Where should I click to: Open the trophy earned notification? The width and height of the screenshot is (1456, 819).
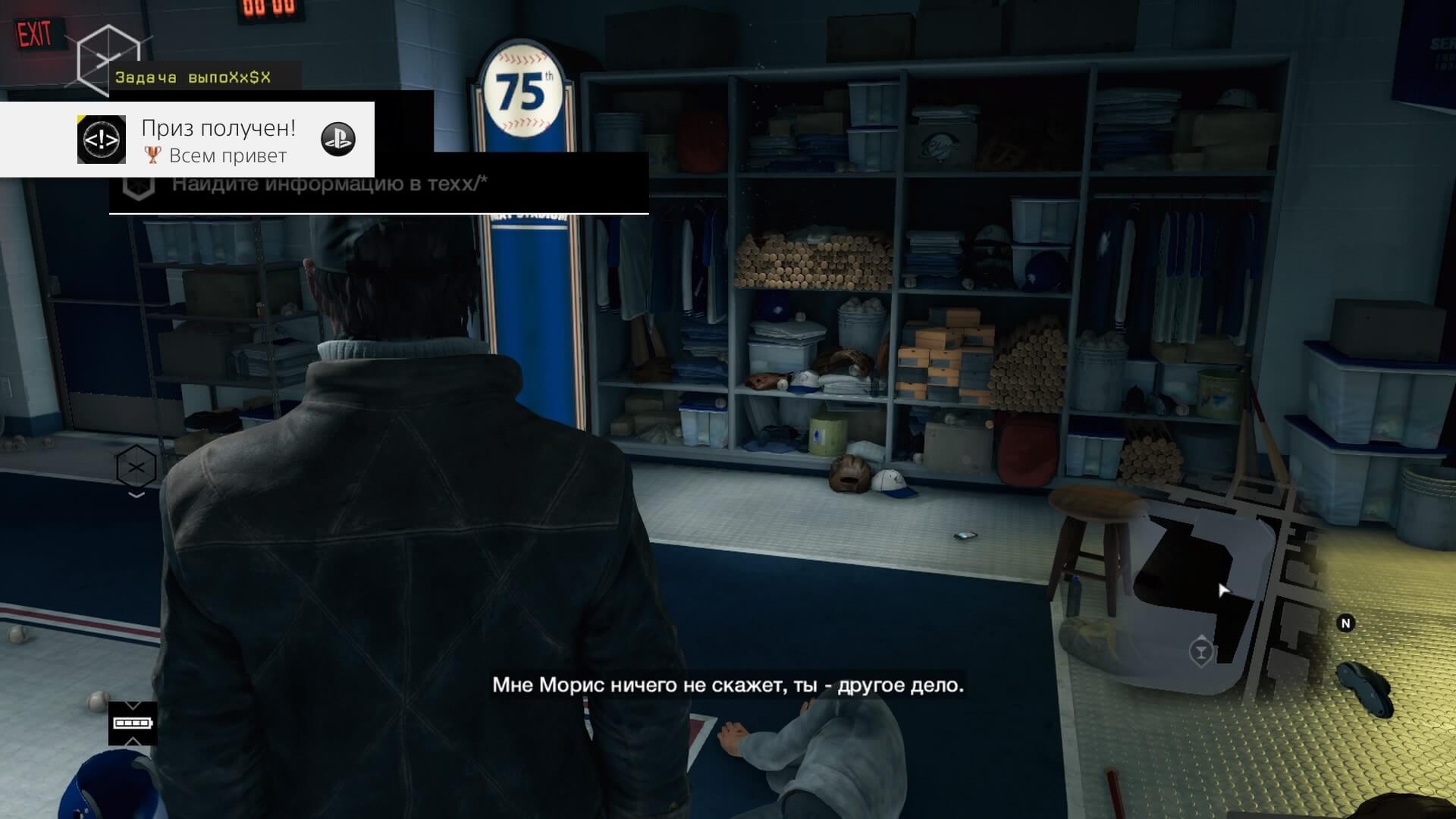187,140
